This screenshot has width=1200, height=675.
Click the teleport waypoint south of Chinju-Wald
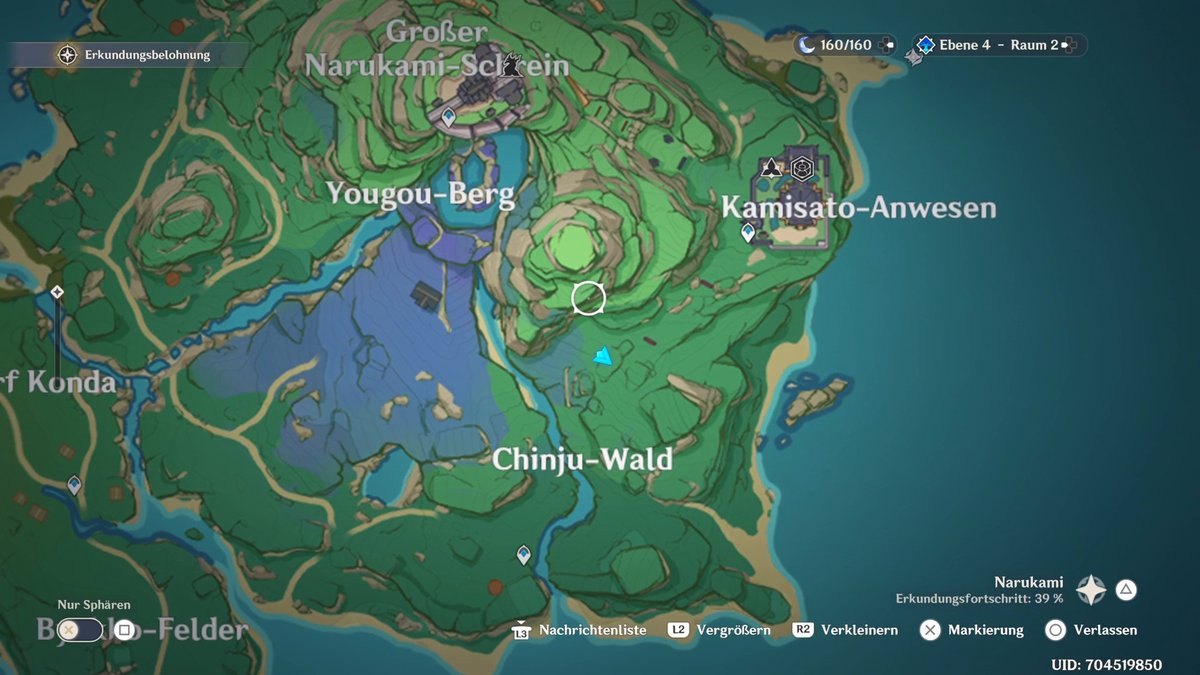[x=523, y=554]
